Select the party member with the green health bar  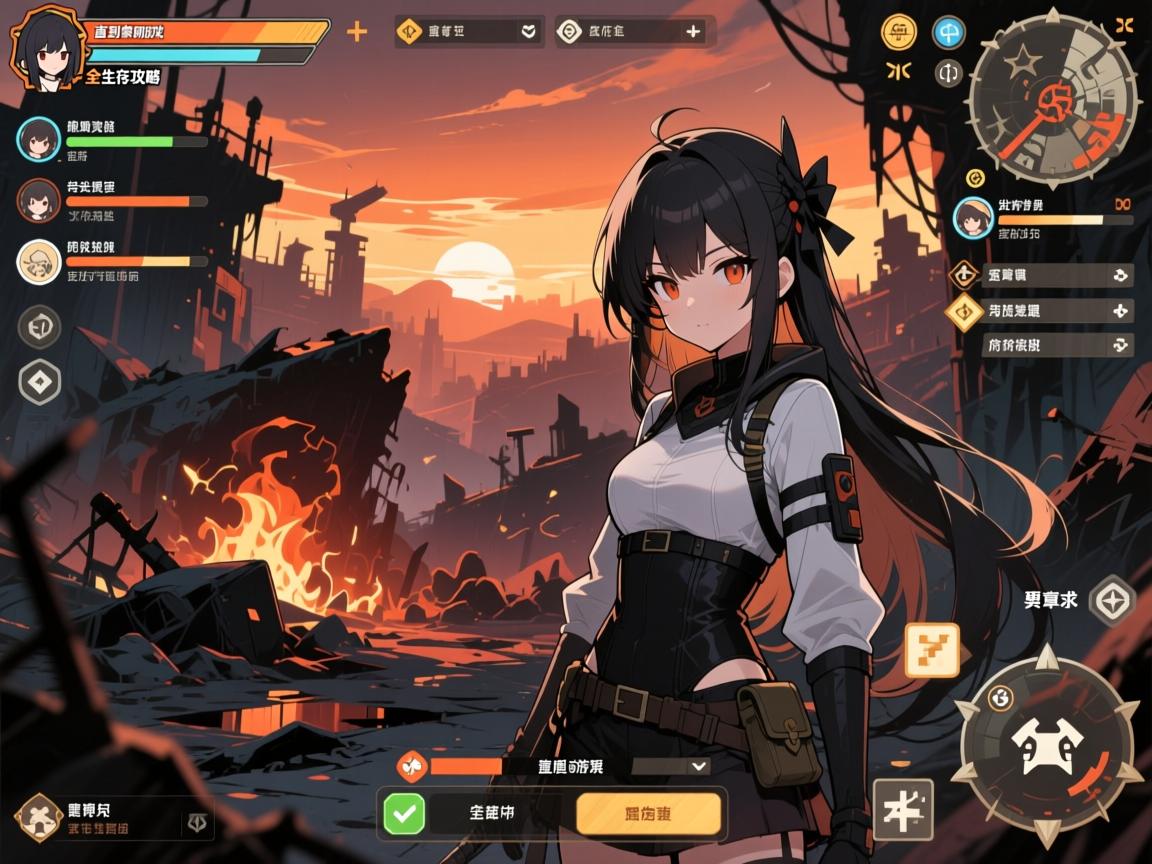pos(40,139)
